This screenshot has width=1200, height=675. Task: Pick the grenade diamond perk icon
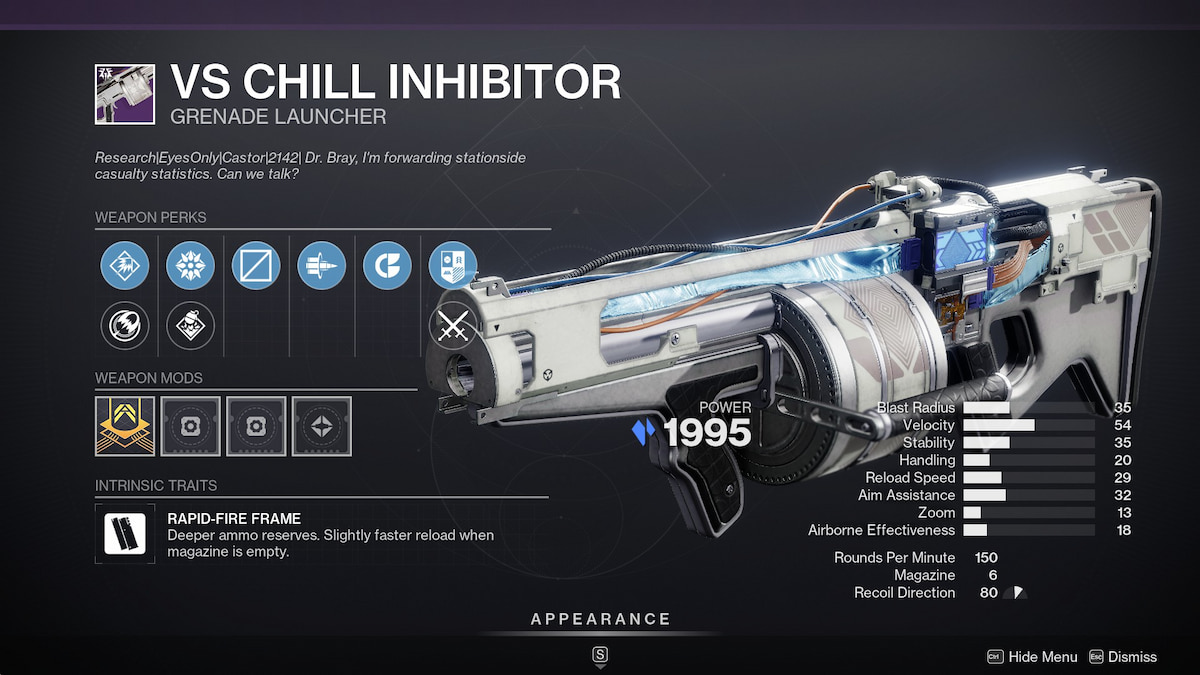pyautogui.click(x=190, y=325)
